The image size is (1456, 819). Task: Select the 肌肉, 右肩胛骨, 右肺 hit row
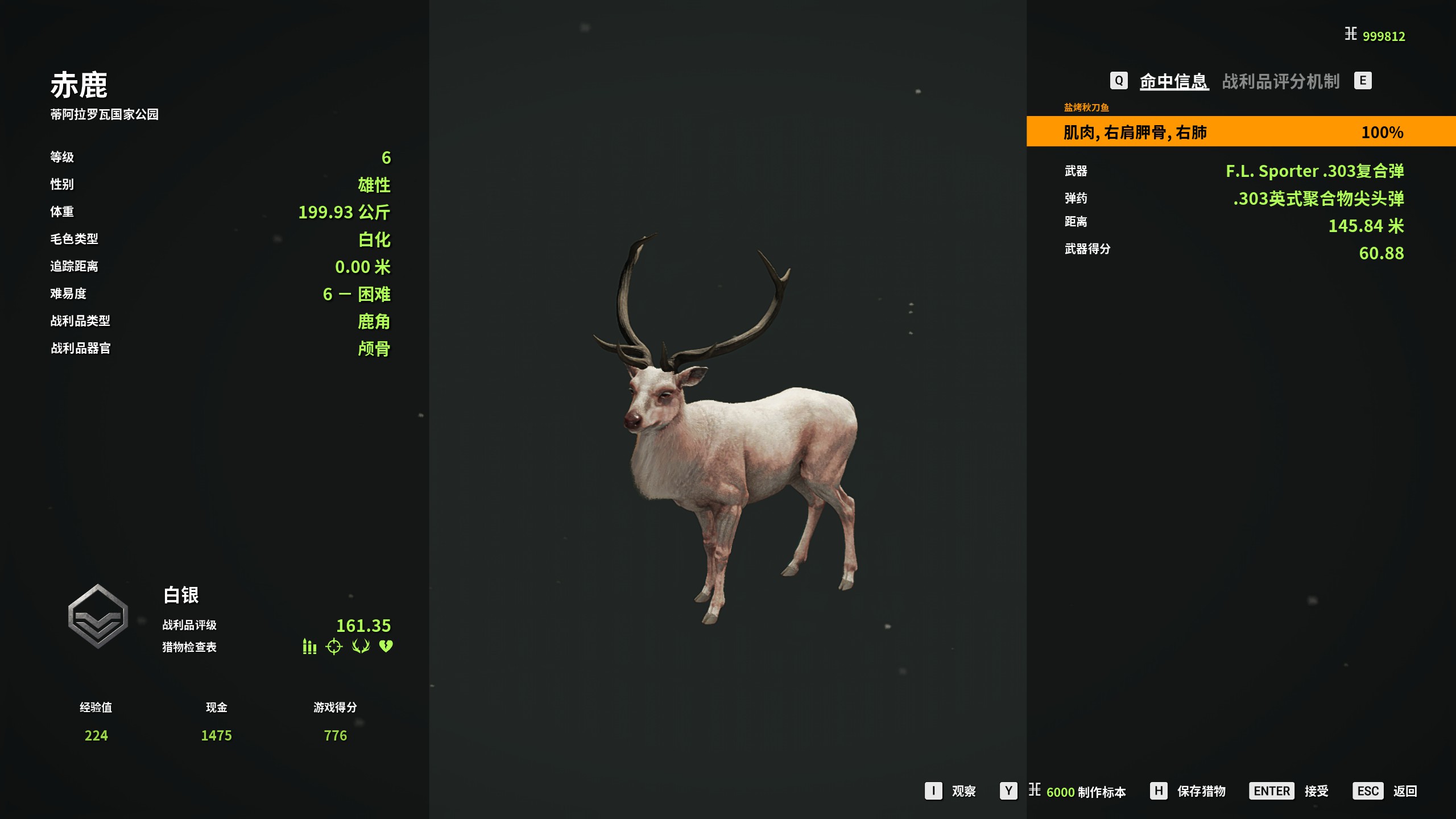point(1240,132)
